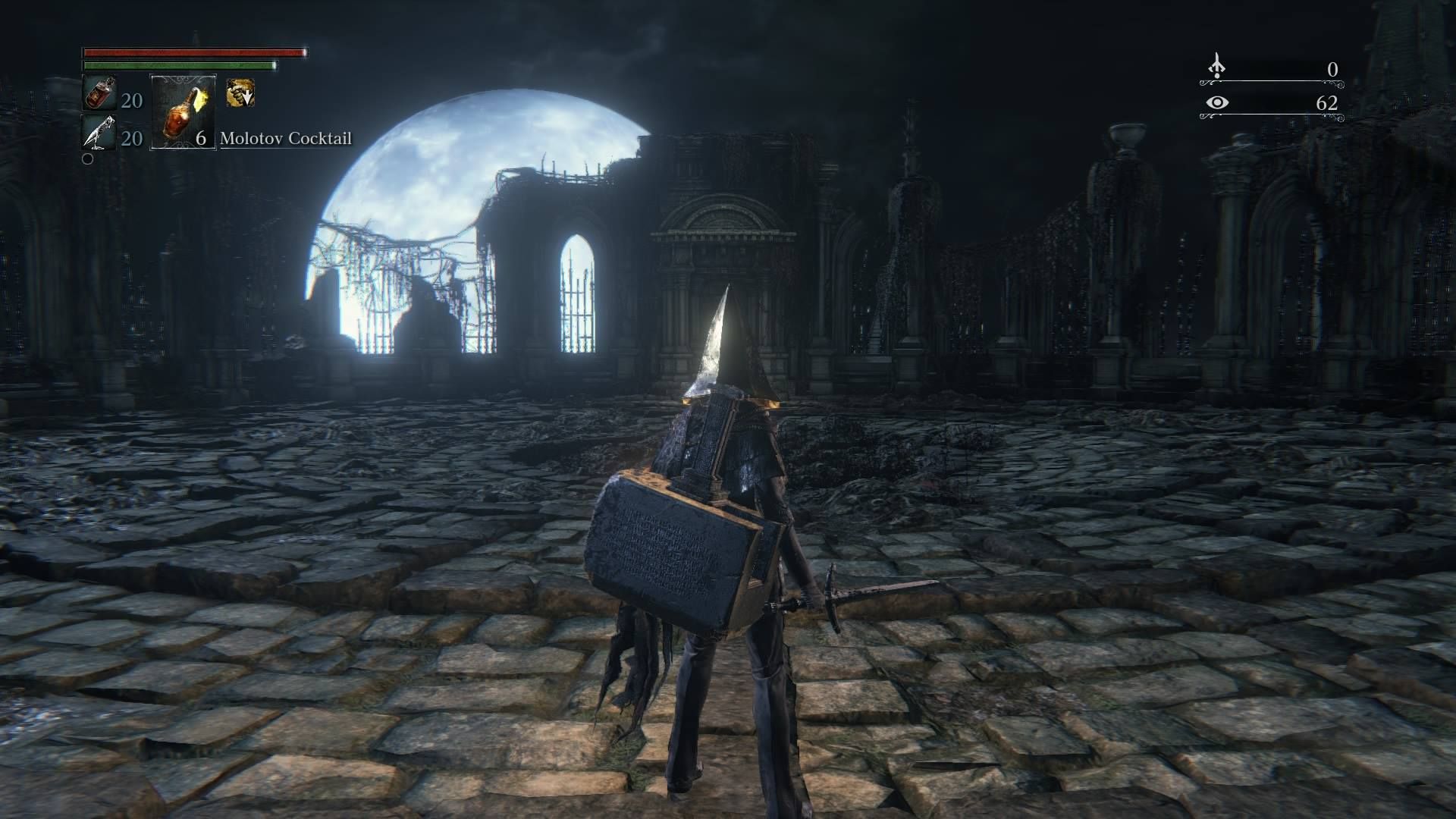
Task: Click the Molotov quantity number 6
Action: (201, 140)
